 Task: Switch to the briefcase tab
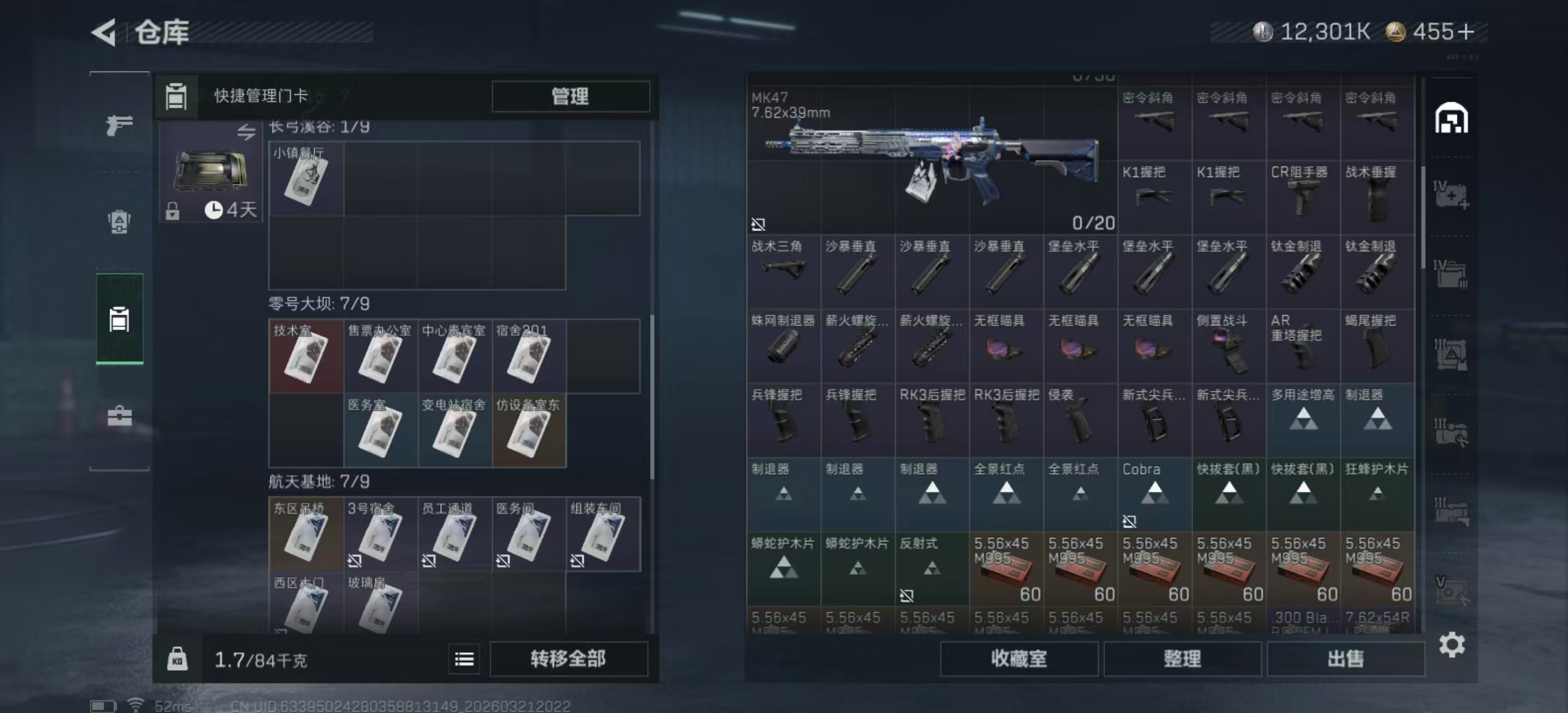[x=119, y=416]
